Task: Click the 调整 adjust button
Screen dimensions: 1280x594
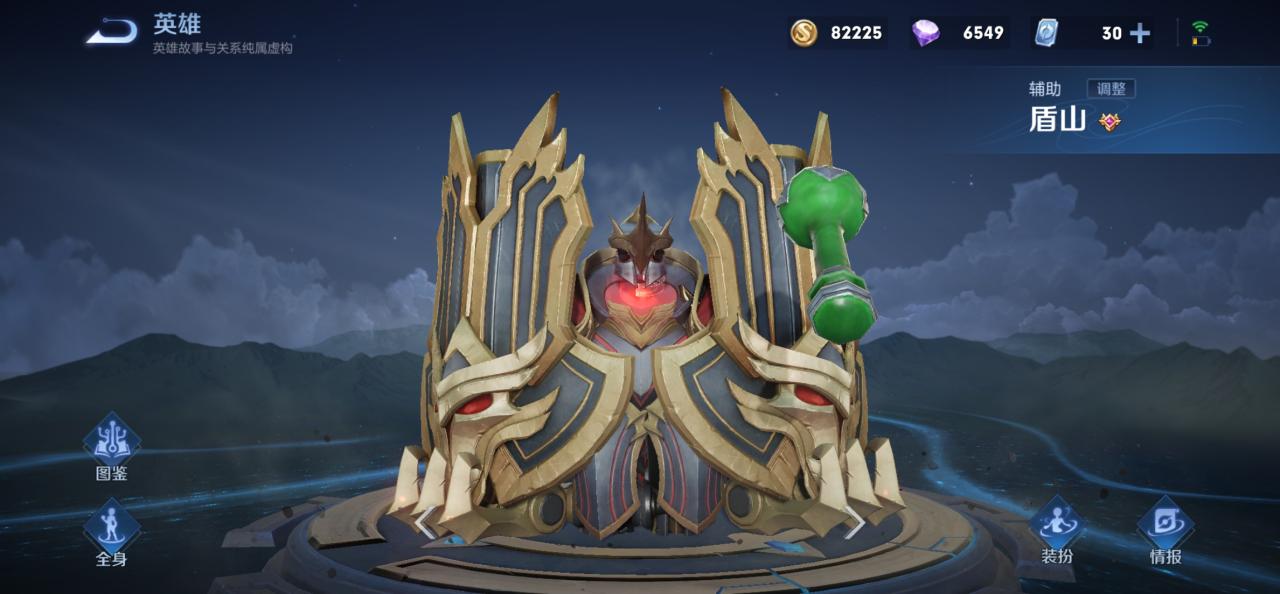Action: pos(1111,89)
